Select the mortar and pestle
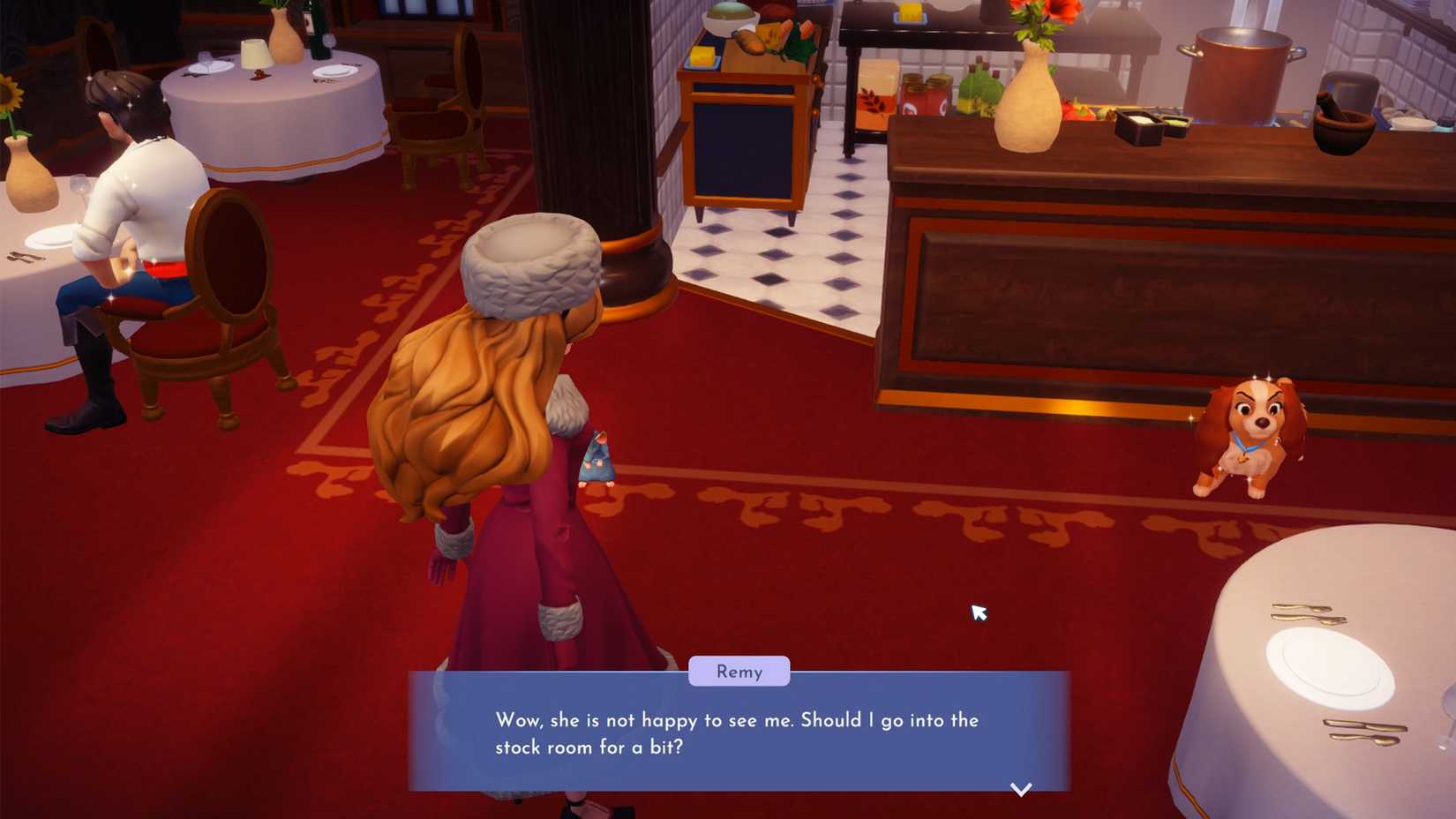 [1341, 122]
